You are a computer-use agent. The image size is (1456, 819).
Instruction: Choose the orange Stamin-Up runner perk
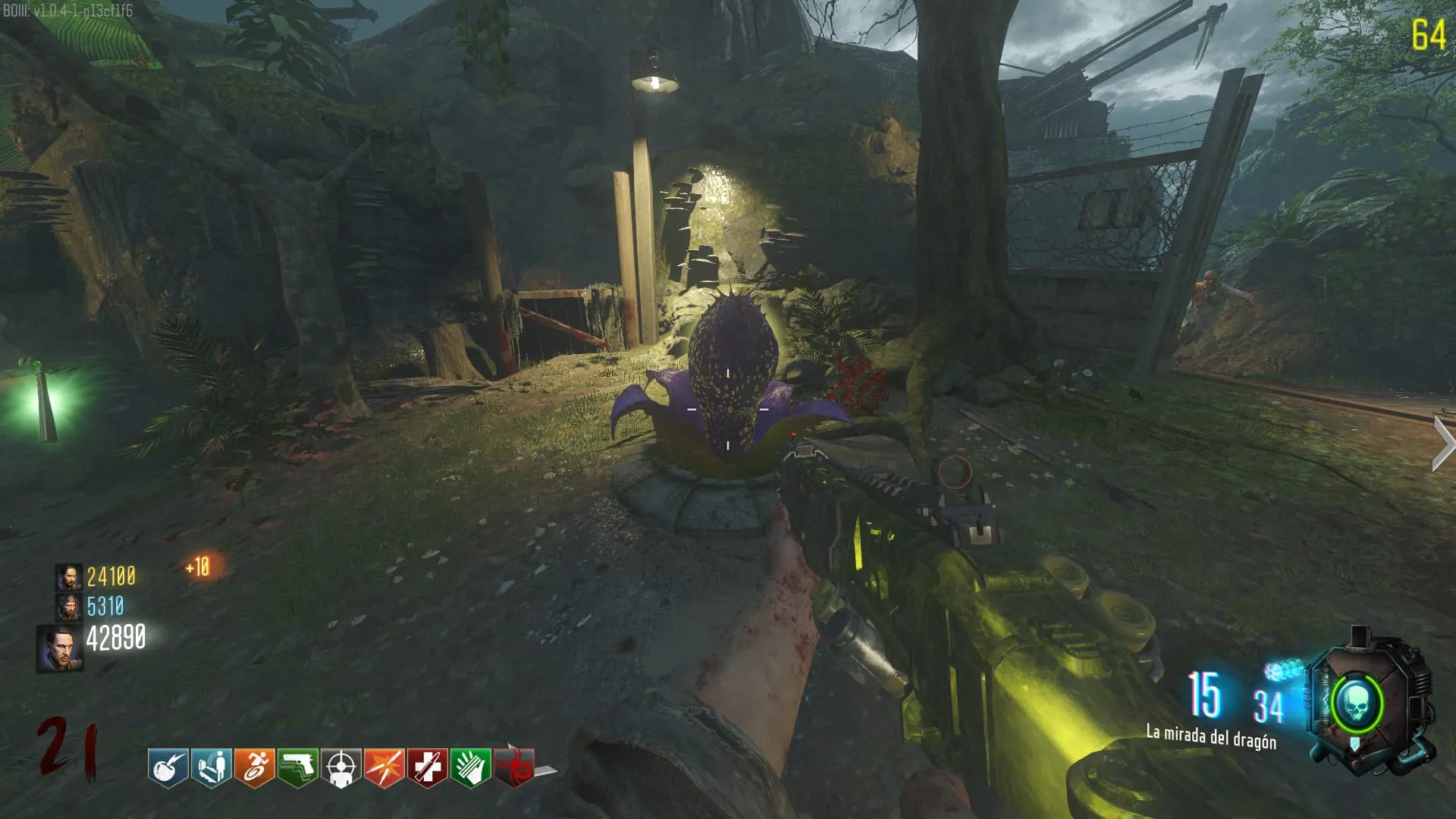pyautogui.click(x=254, y=768)
